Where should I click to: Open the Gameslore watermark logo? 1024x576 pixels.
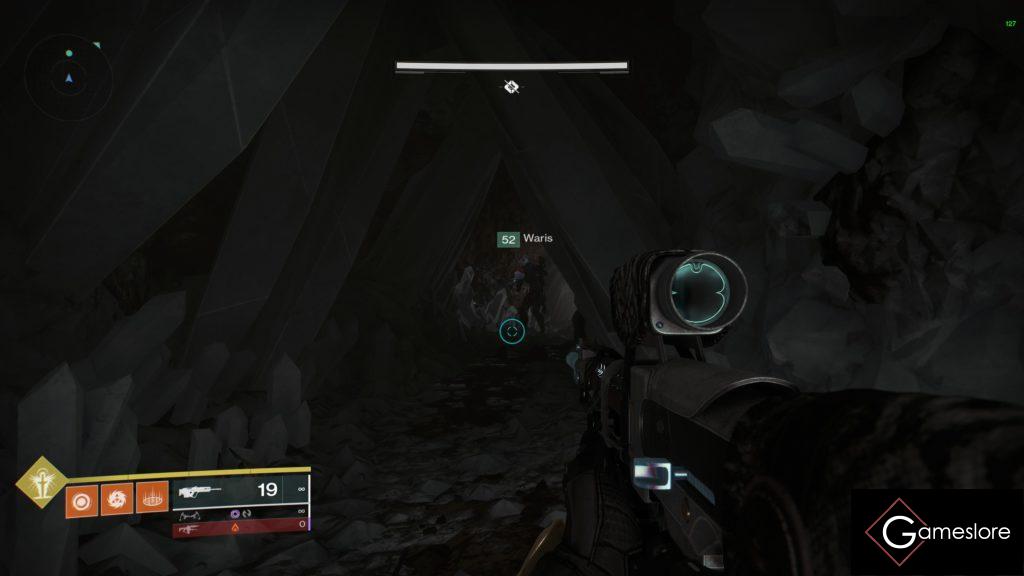937,532
